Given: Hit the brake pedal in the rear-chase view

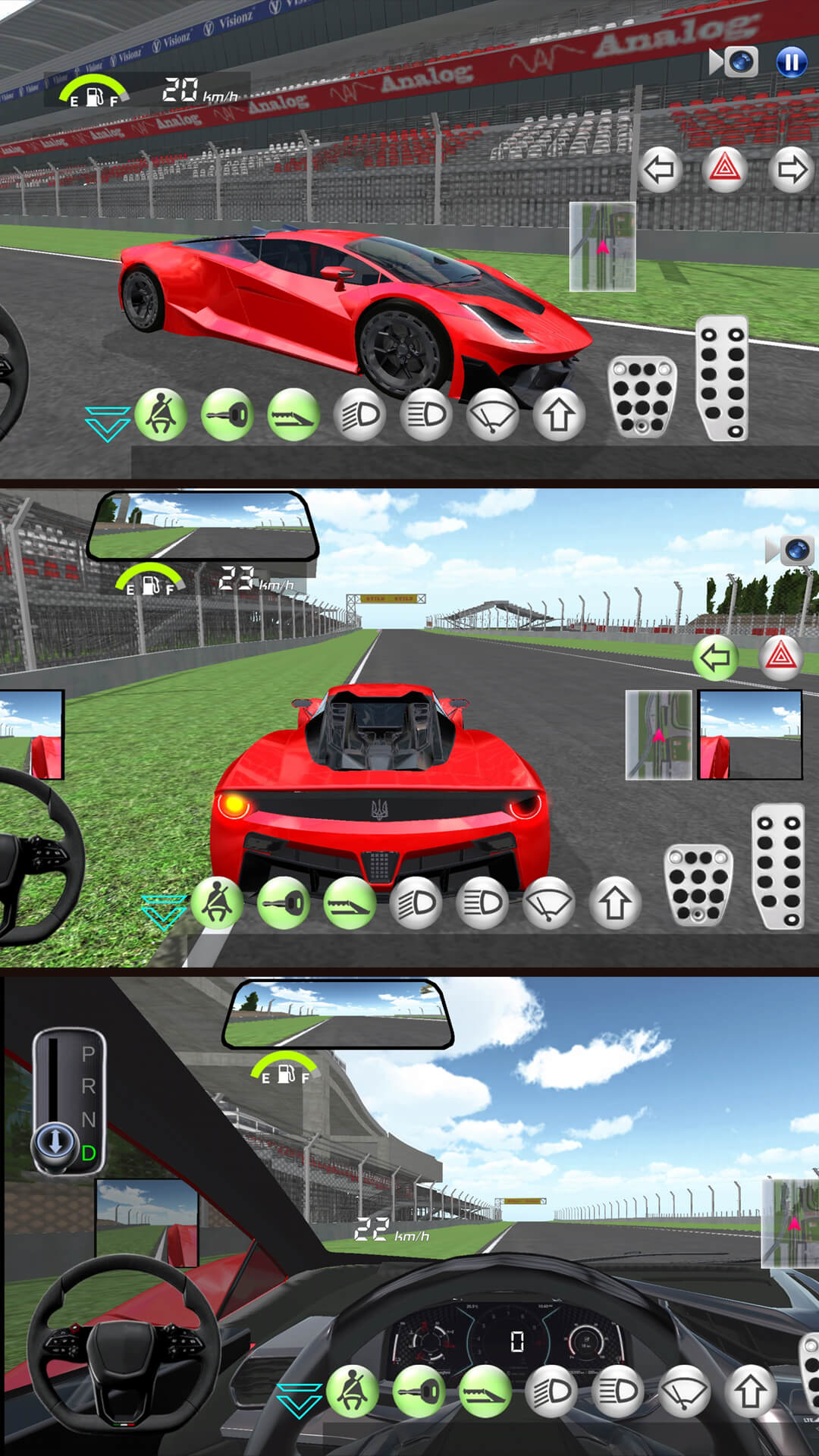Looking at the screenshot, I should point(698,883).
